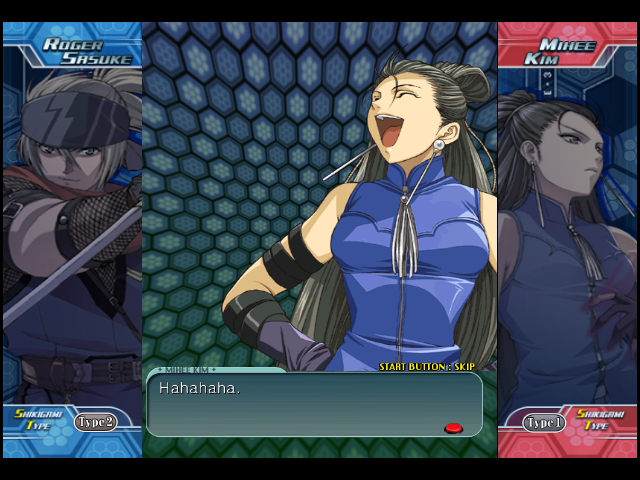Click the red dialogue continue indicator

[x=453, y=428]
